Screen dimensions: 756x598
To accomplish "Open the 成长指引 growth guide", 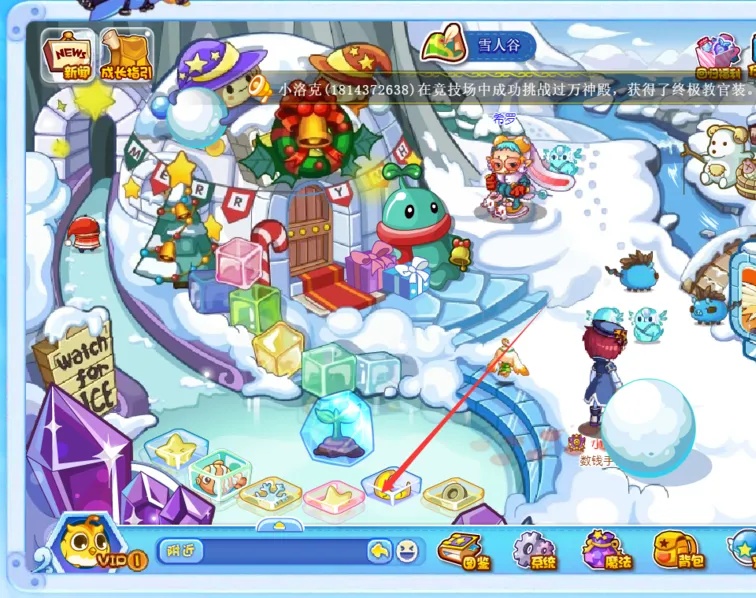I will click(x=127, y=54).
